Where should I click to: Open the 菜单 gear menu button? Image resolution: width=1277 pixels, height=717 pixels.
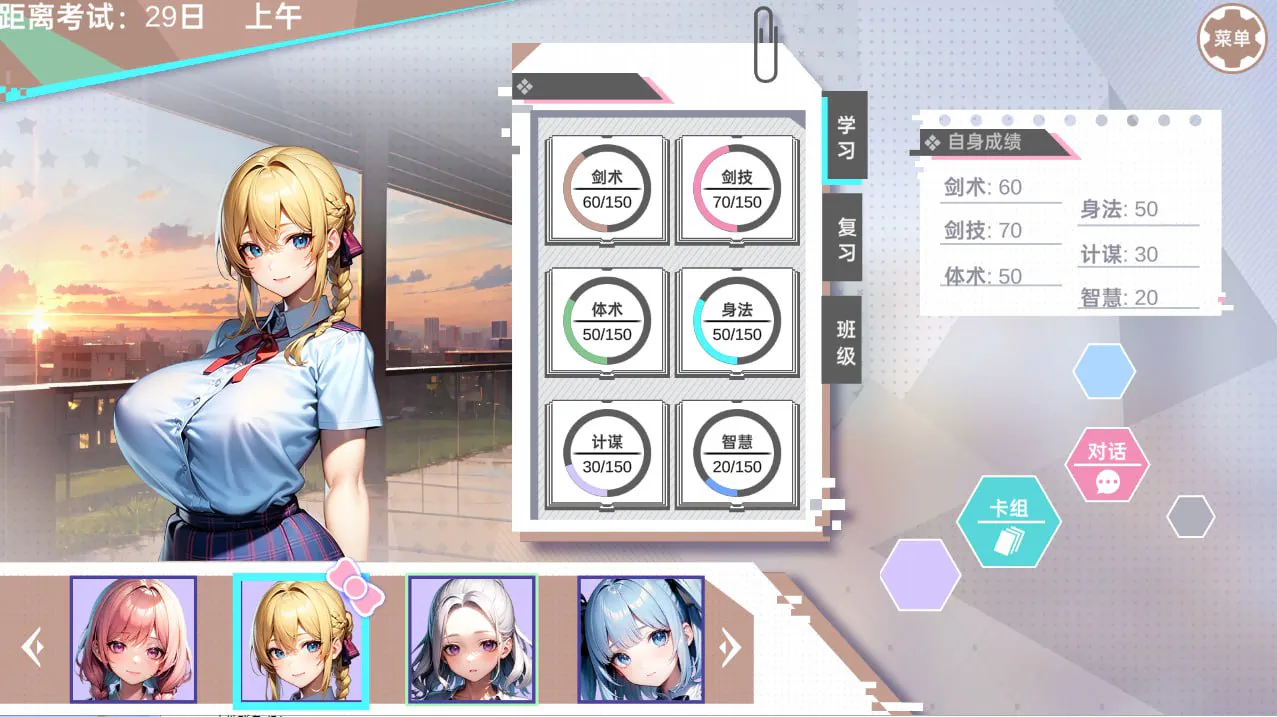pyautogui.click(x=1231, y=40)
